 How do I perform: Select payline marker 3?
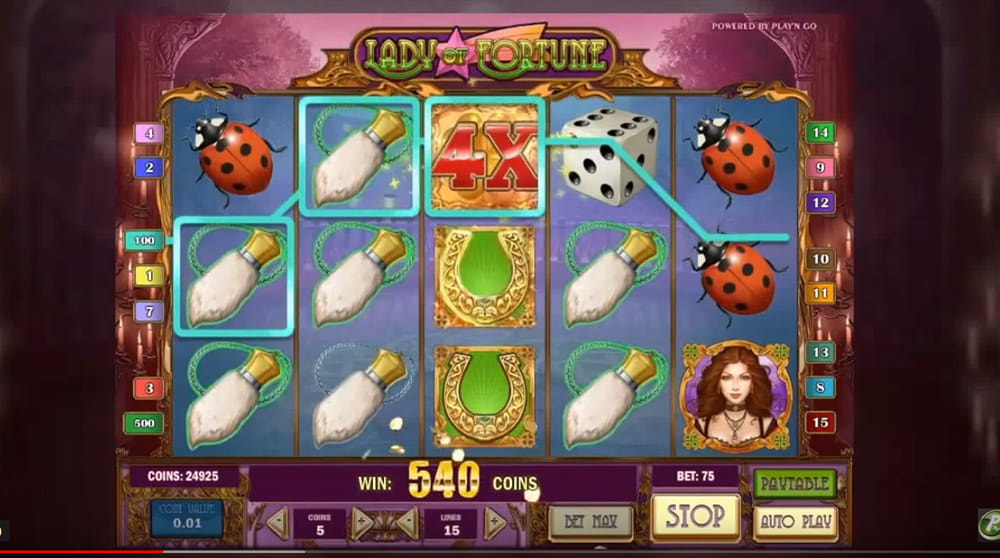pyautogui.click(x=149, y=388)
